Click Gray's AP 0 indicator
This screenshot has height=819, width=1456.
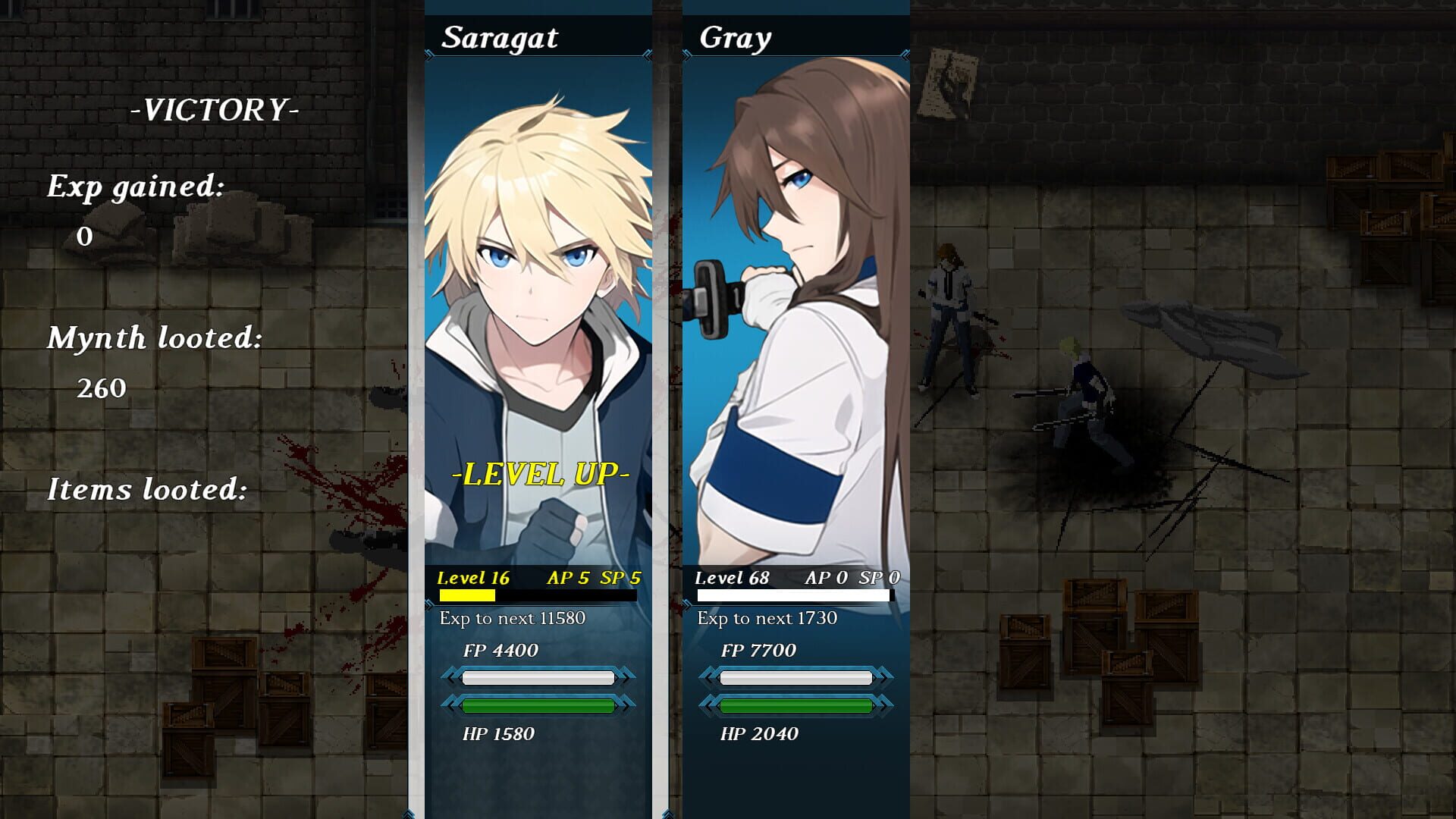[x=824, y=576]
